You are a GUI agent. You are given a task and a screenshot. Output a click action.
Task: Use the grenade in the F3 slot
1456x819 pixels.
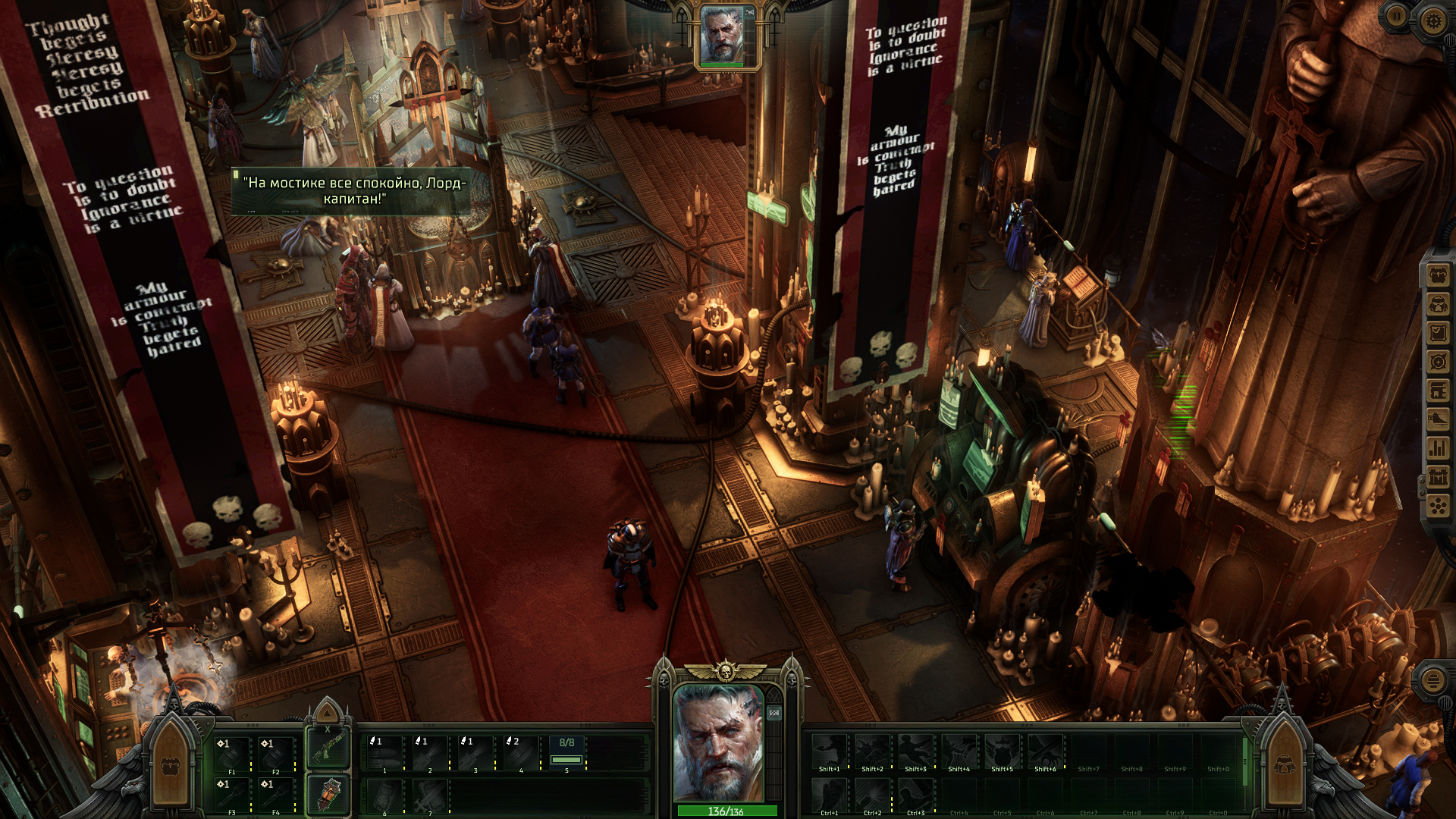[x=232, y=795]
